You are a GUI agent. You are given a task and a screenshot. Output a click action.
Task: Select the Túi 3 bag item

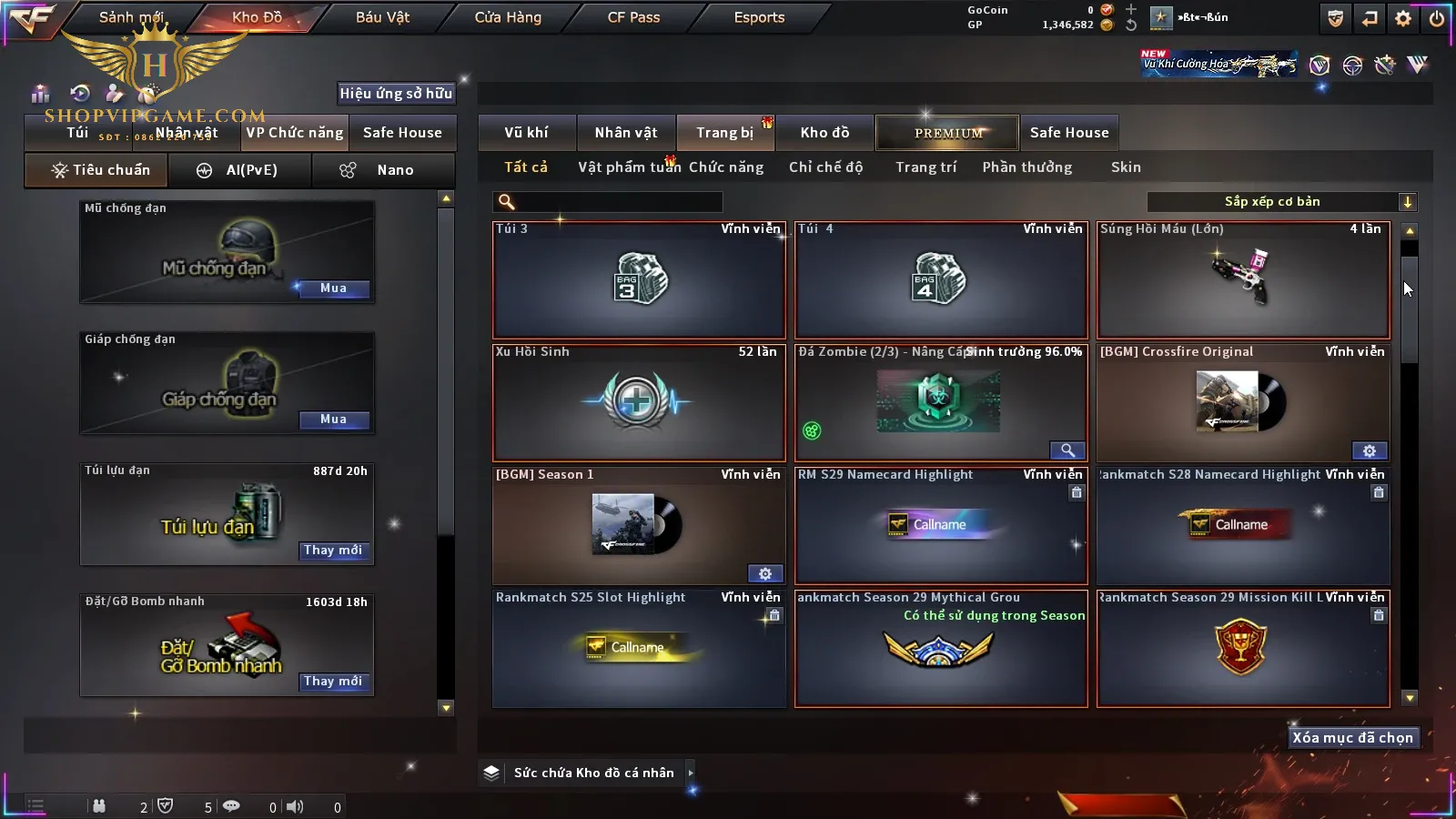coord(639,280)
